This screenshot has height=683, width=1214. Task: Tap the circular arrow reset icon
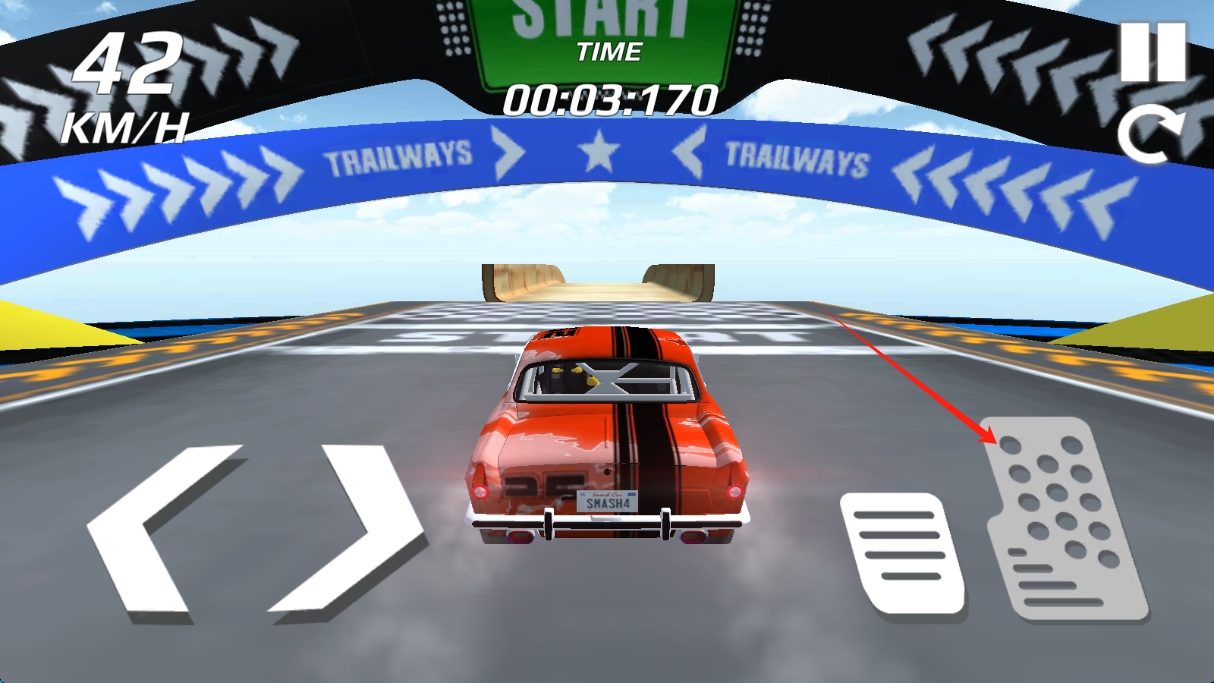[x=1150, y=135]
